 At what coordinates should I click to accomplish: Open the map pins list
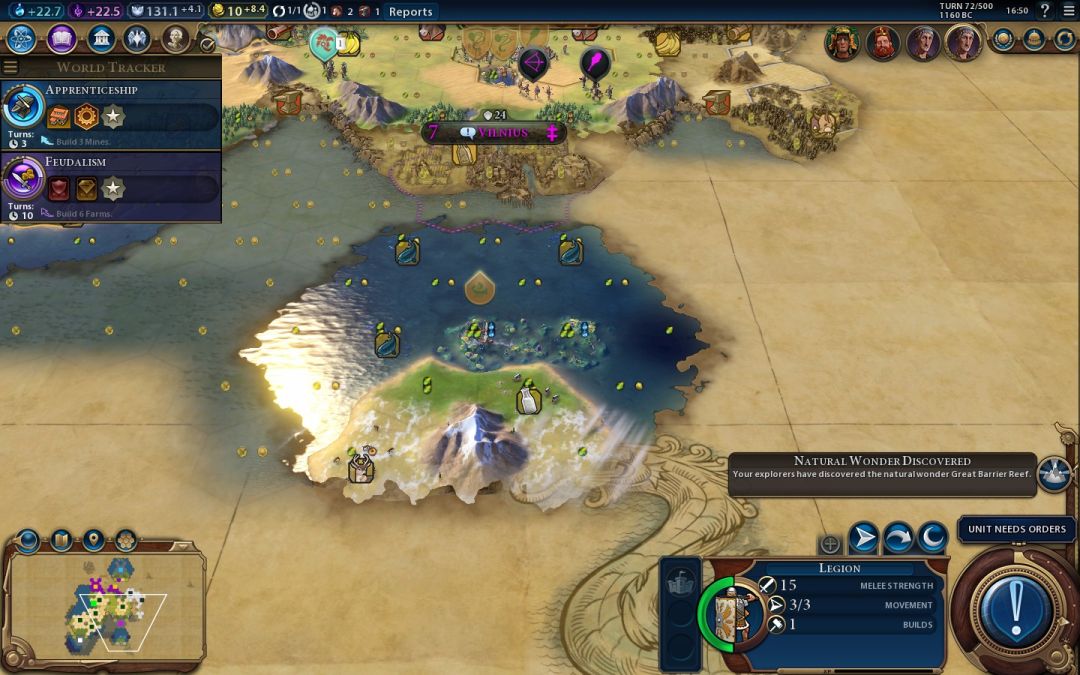point(93,541)
